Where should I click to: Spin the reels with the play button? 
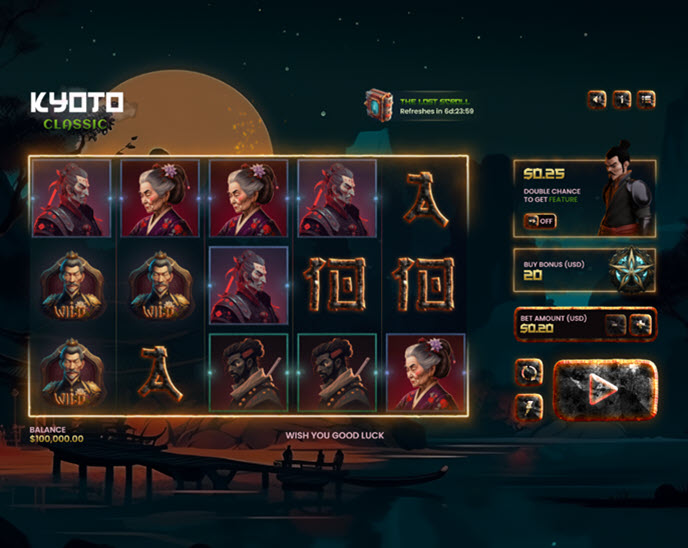tap(605, 388)
